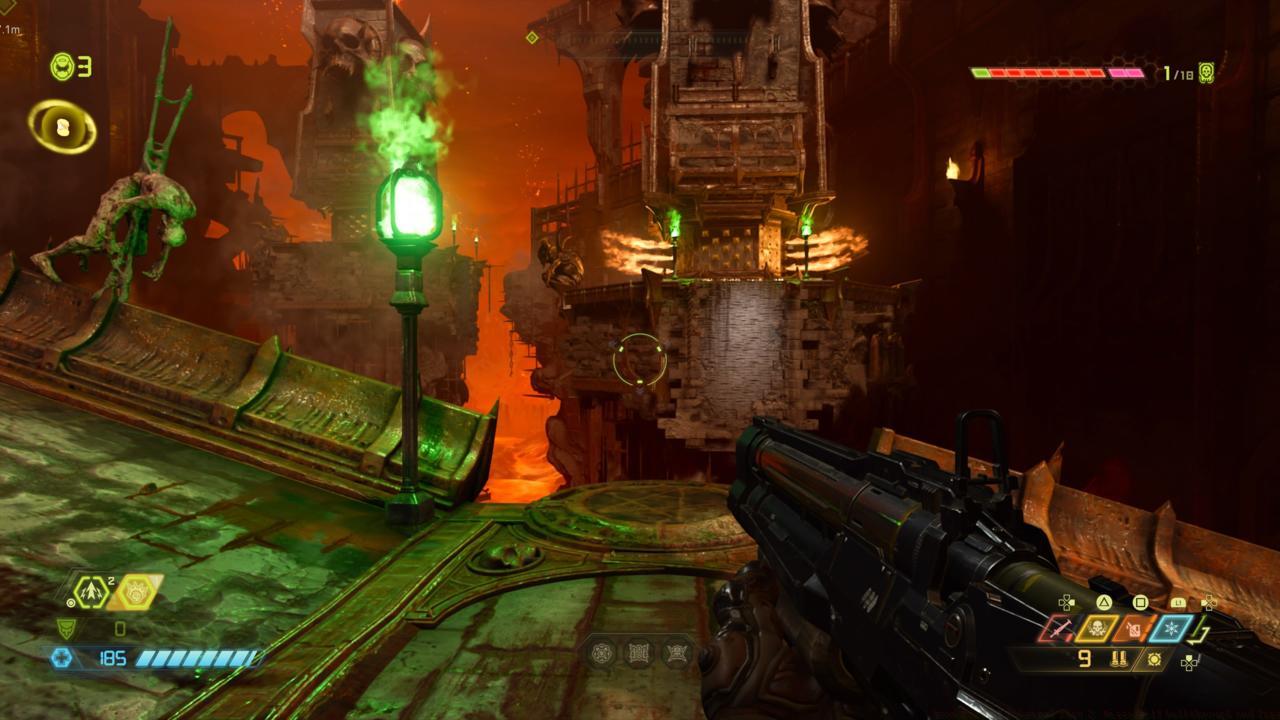This screenshot has width=1280, height=720.
Task: Click the blue health cross hexagon
Action: (62, 657)
